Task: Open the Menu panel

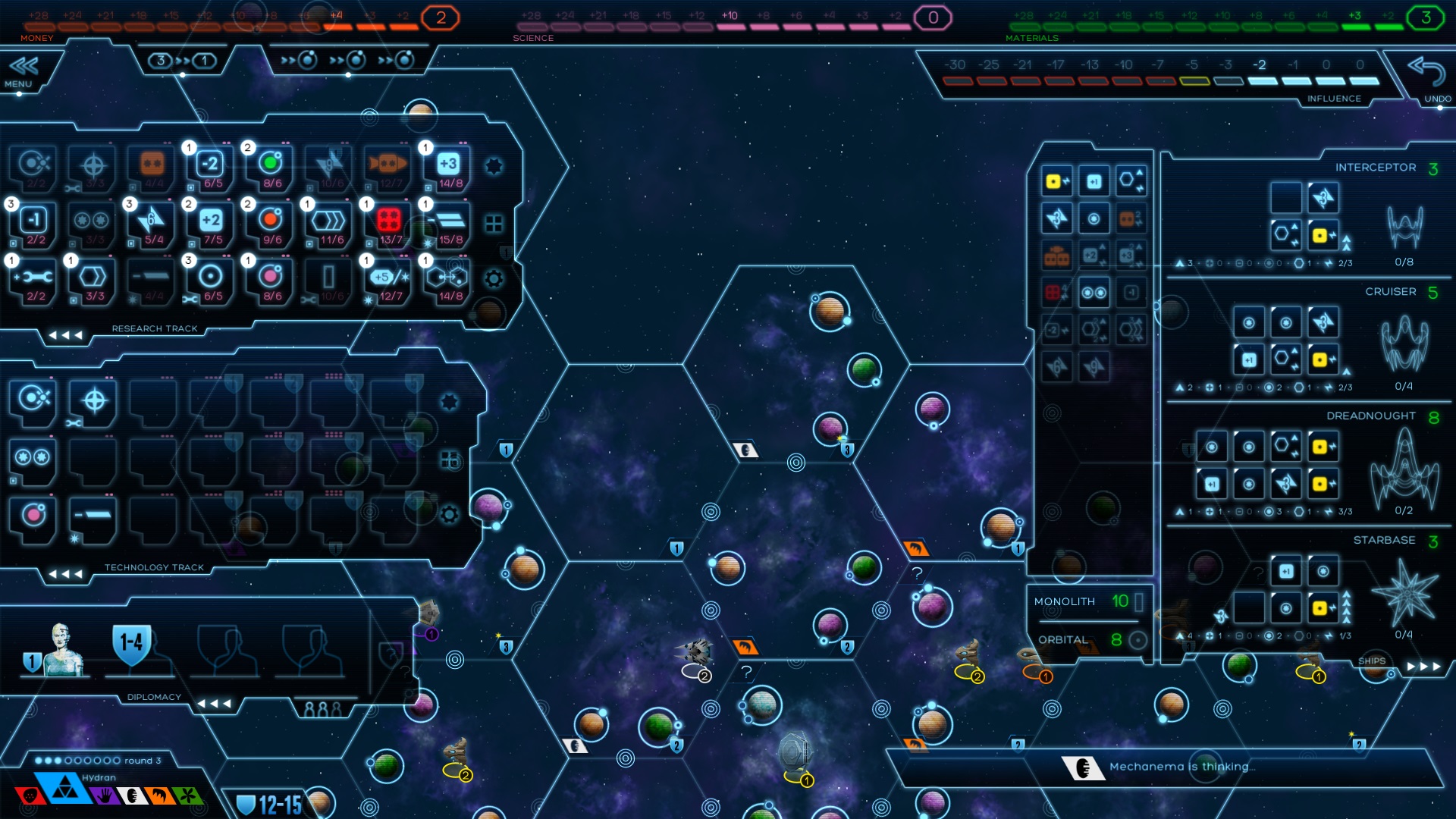Action: coord(23,71)
